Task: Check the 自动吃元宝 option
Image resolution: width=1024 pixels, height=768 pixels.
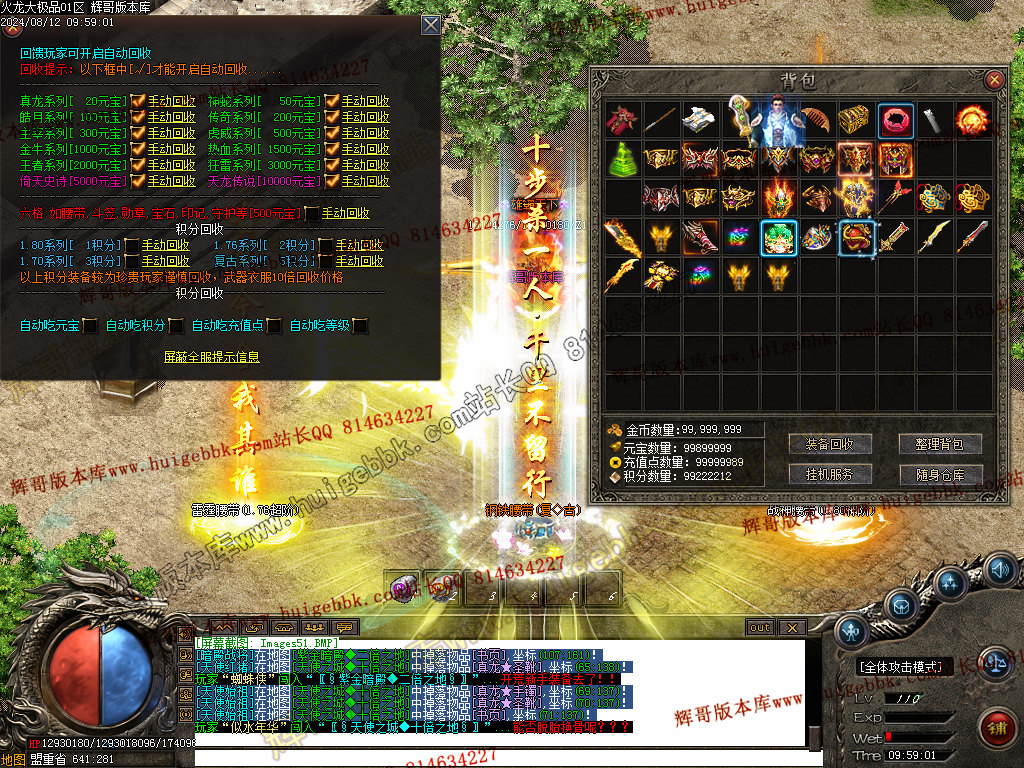Action: [x=90, y=325]
